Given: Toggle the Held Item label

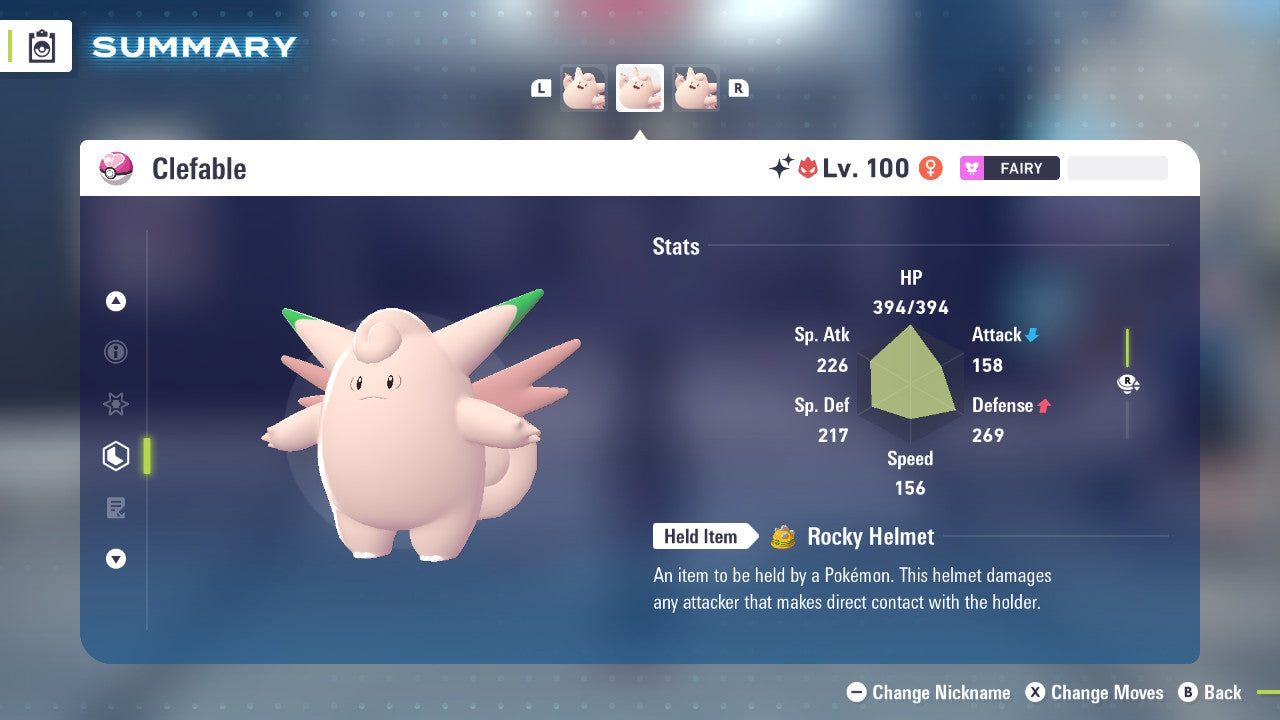Looking at the screenshot, I should click(x=703, y=537).
